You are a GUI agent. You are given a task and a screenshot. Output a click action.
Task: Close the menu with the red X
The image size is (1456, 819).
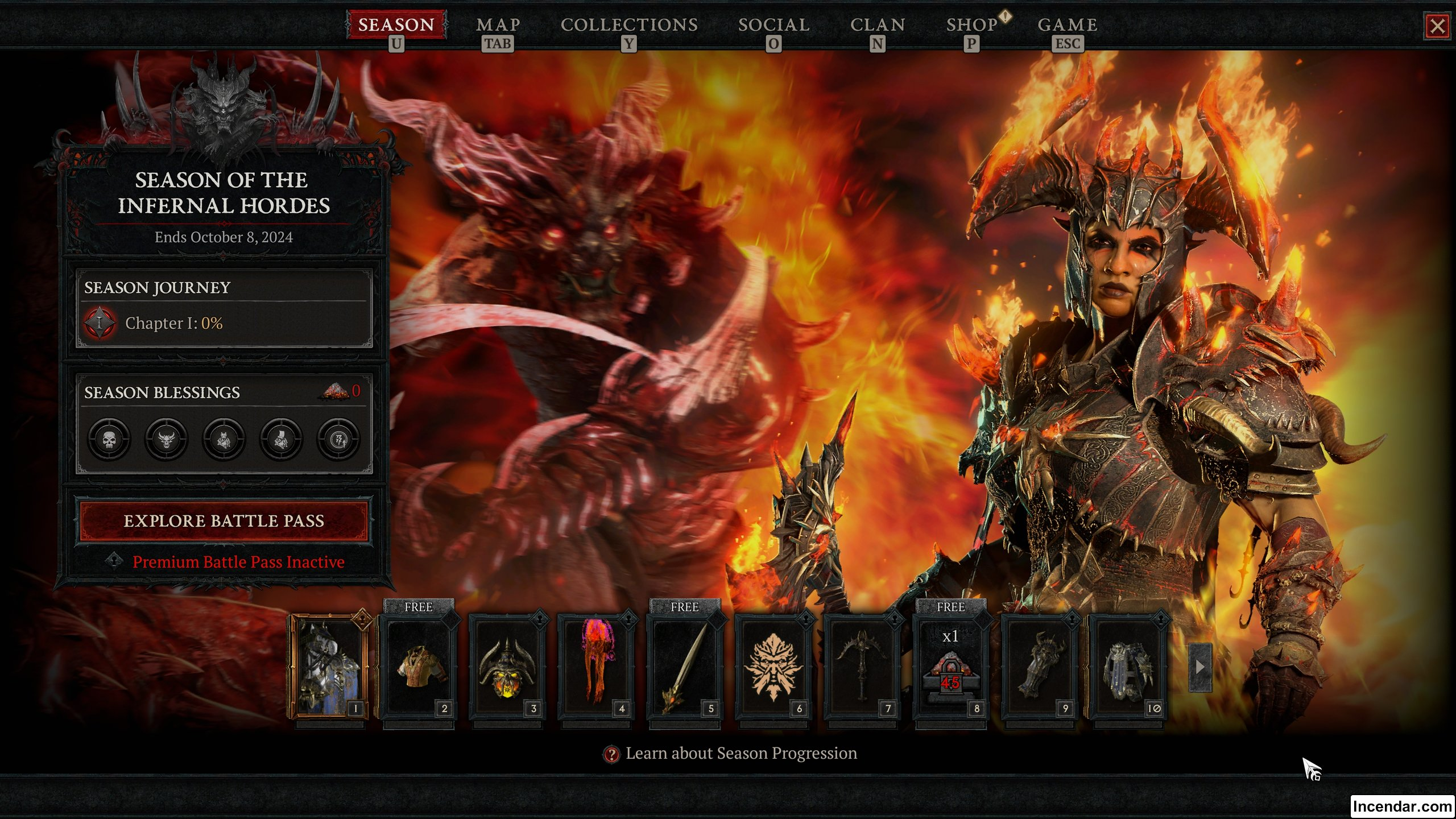pos(1437,26)
